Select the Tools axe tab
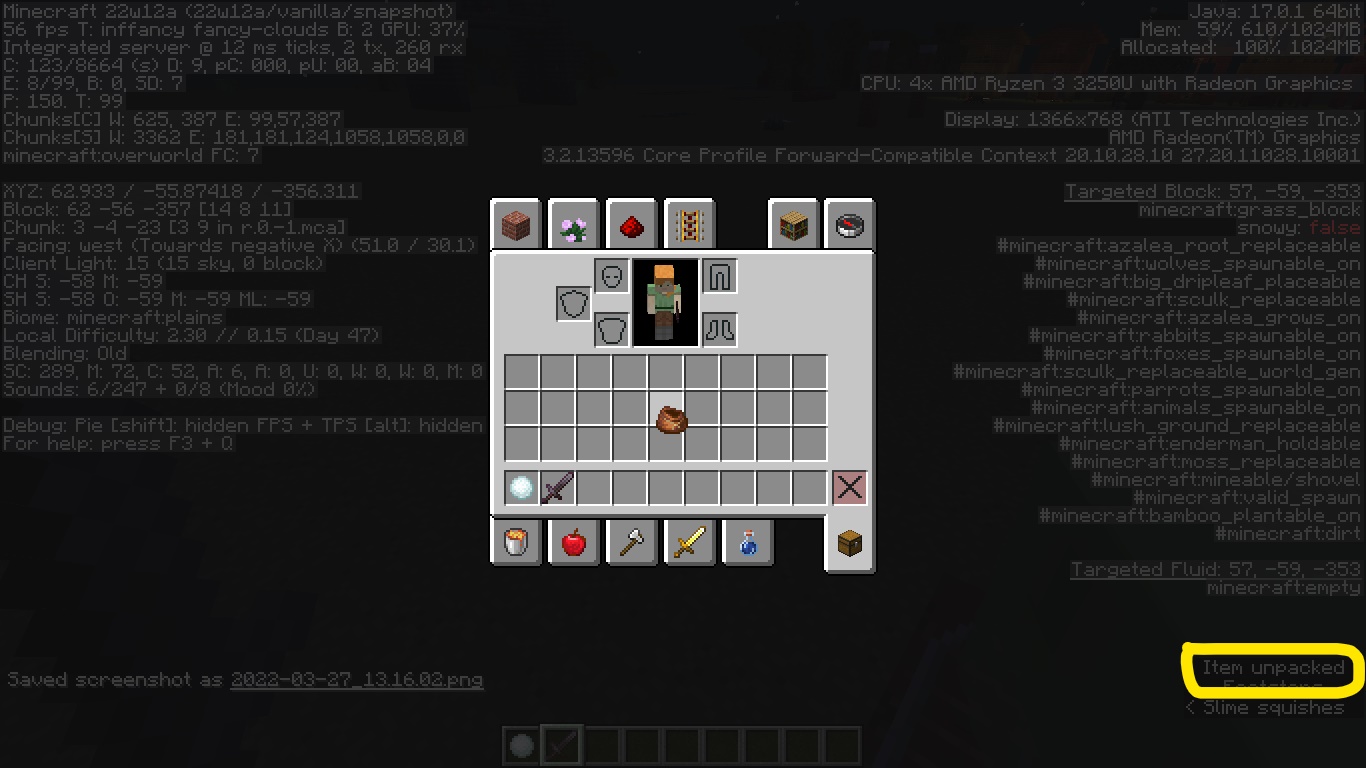The height and width of the screenshot is (768, 1366). coord(632,542)
